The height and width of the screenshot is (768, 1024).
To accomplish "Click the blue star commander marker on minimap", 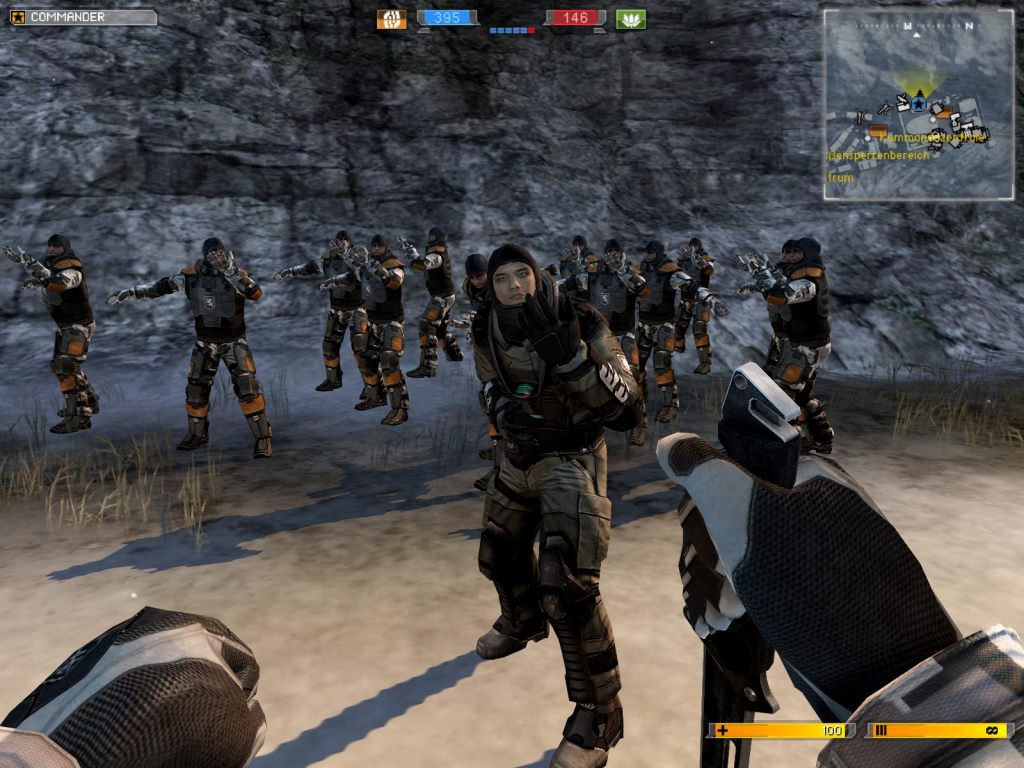I will tap(918, 102).
